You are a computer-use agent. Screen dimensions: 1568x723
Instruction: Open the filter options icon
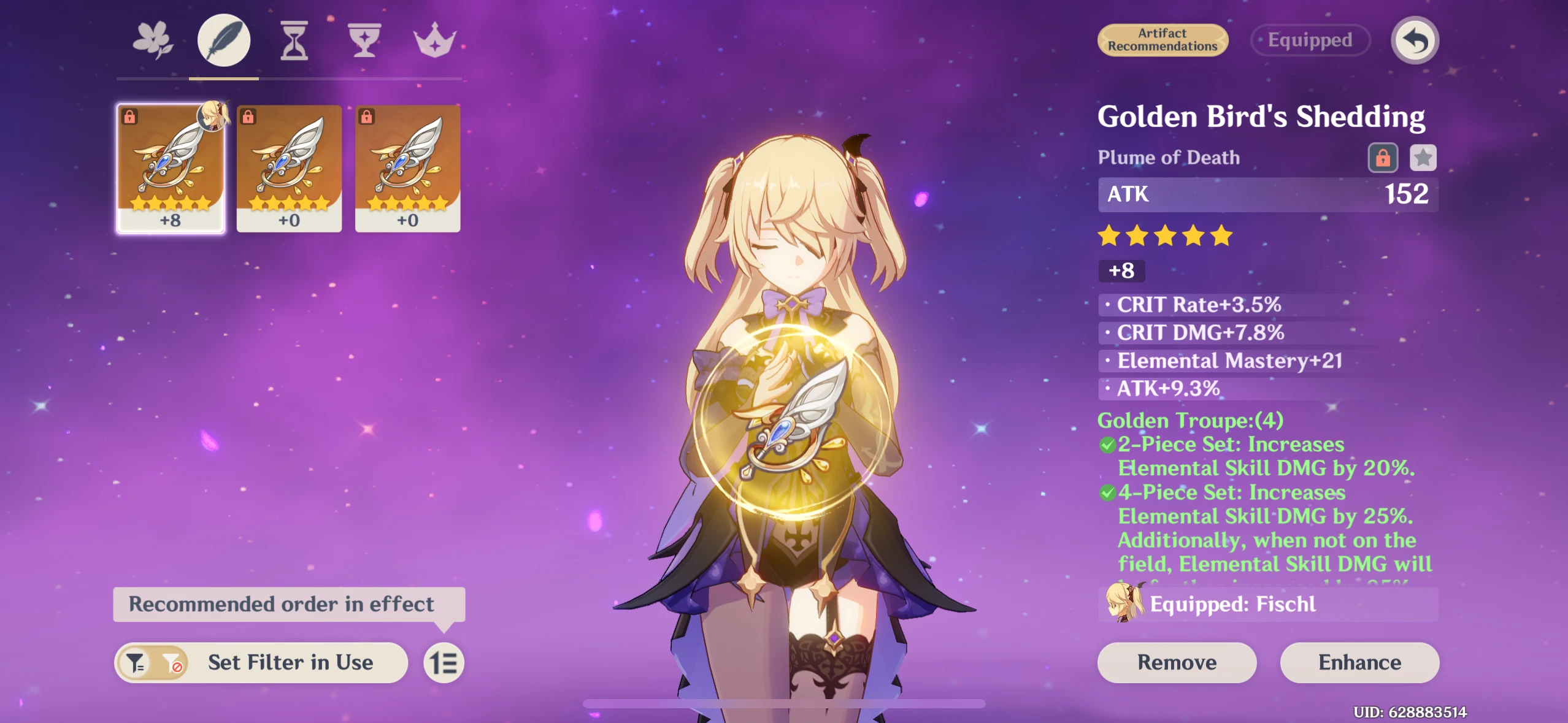click(136, 662)
